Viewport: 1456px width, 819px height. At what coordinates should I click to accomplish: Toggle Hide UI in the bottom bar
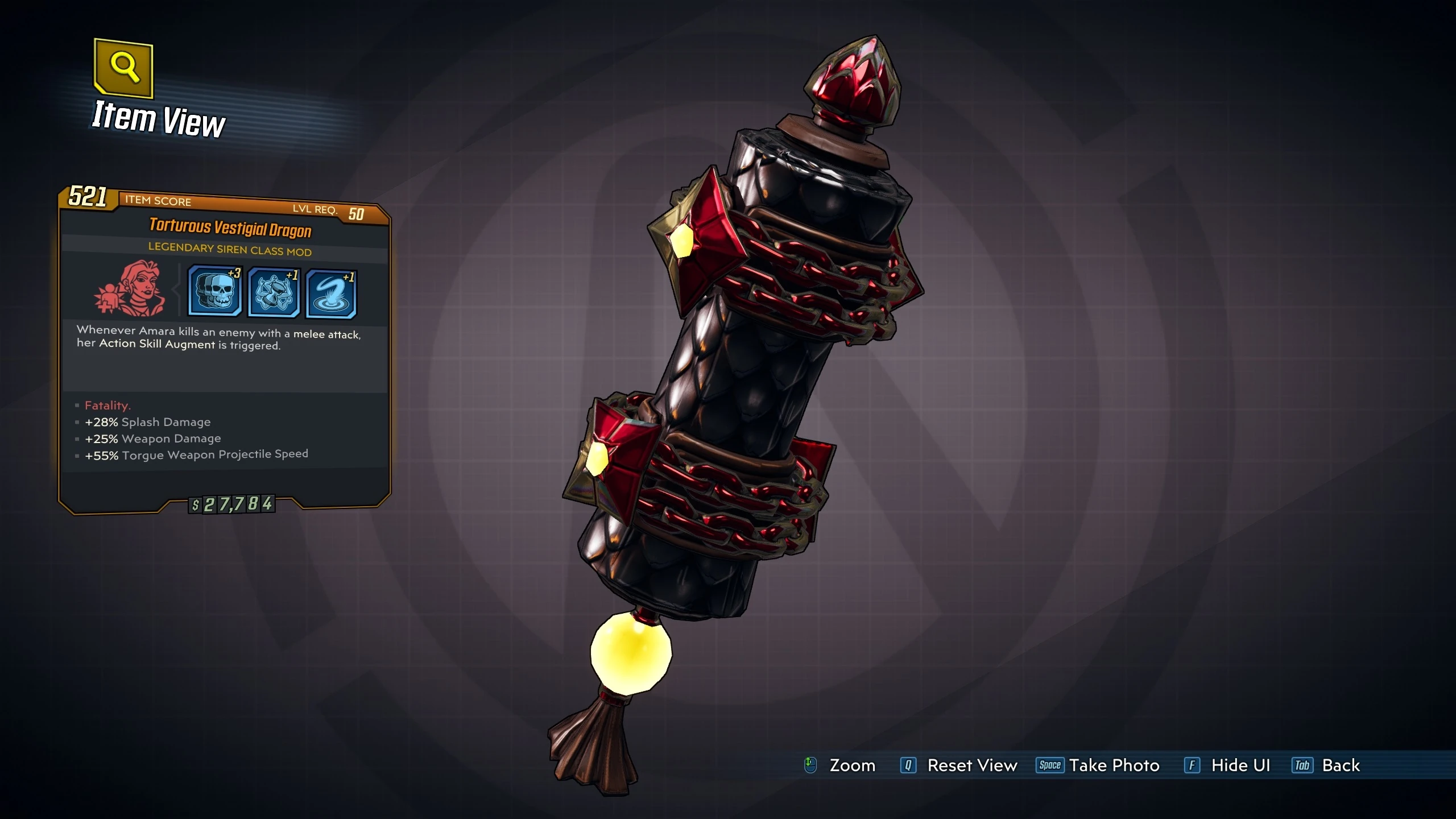coord(1240,766)
